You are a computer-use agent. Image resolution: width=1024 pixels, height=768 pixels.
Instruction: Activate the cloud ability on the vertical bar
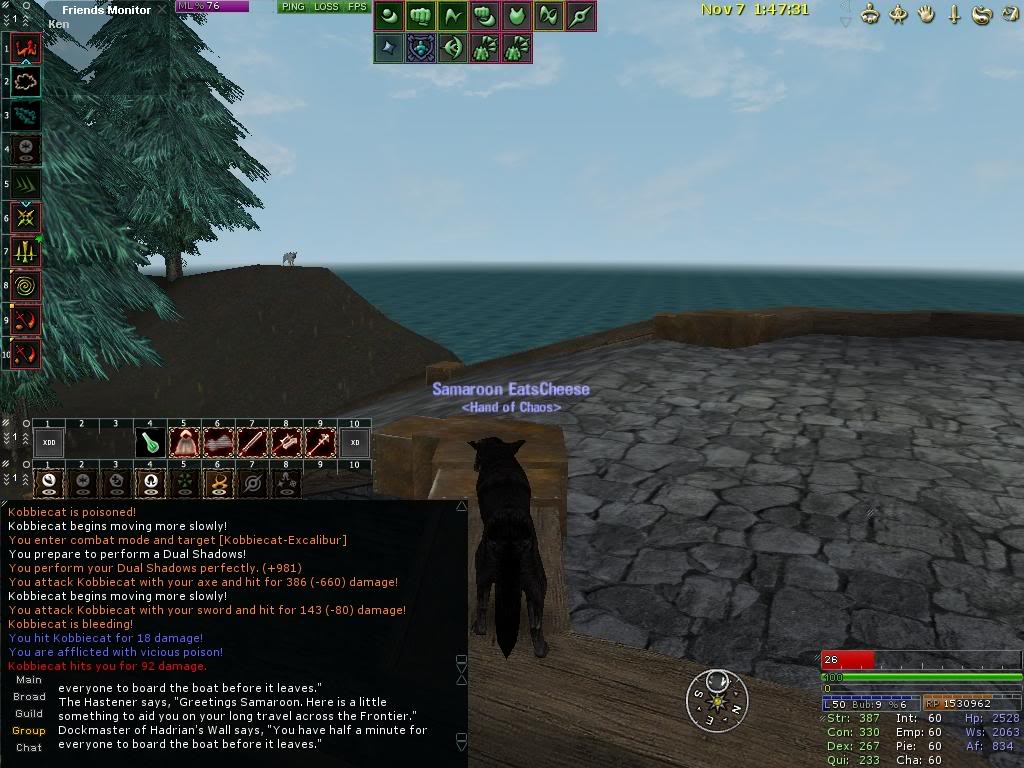[26, 82]
